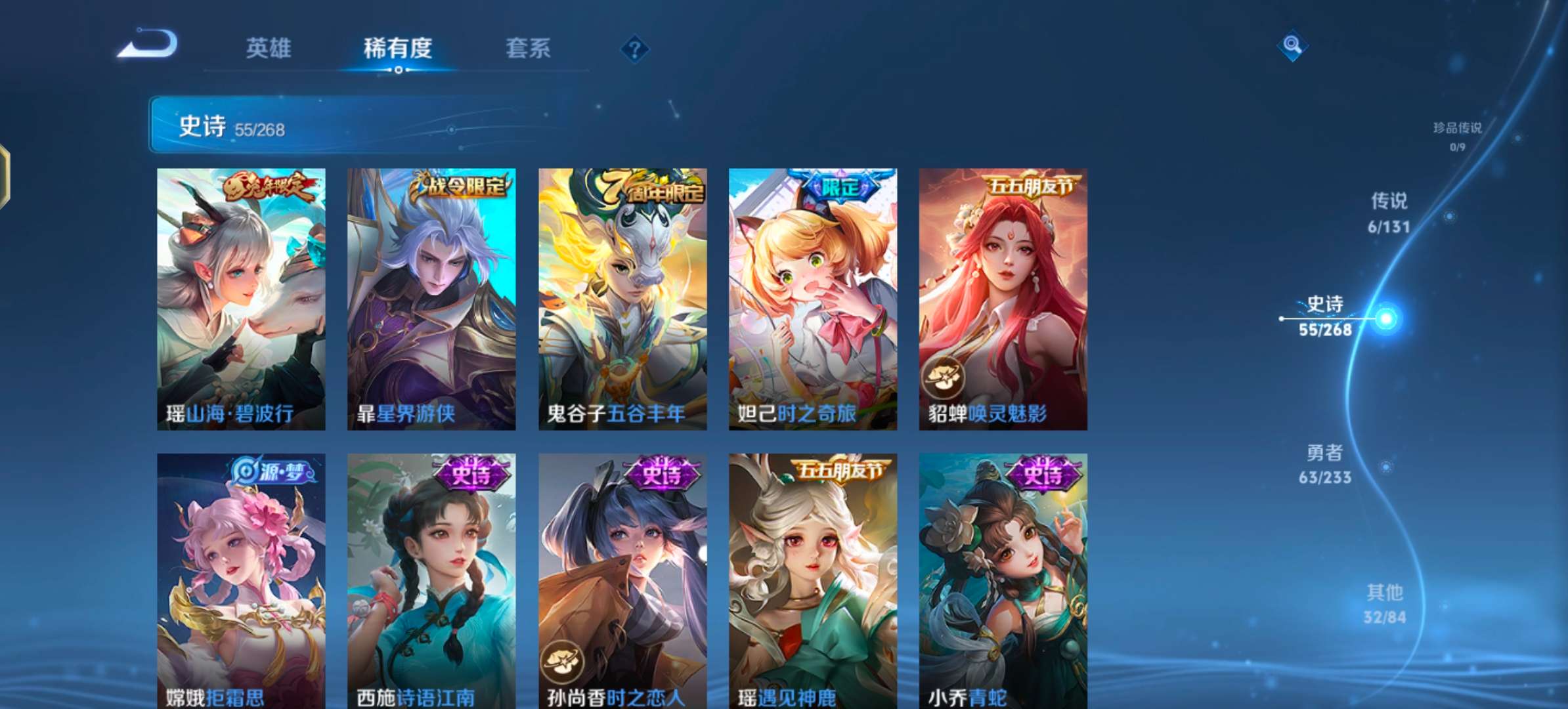Switch to the 英雄 tab
Screen dimensions: 1568x709
coord(269,48)
